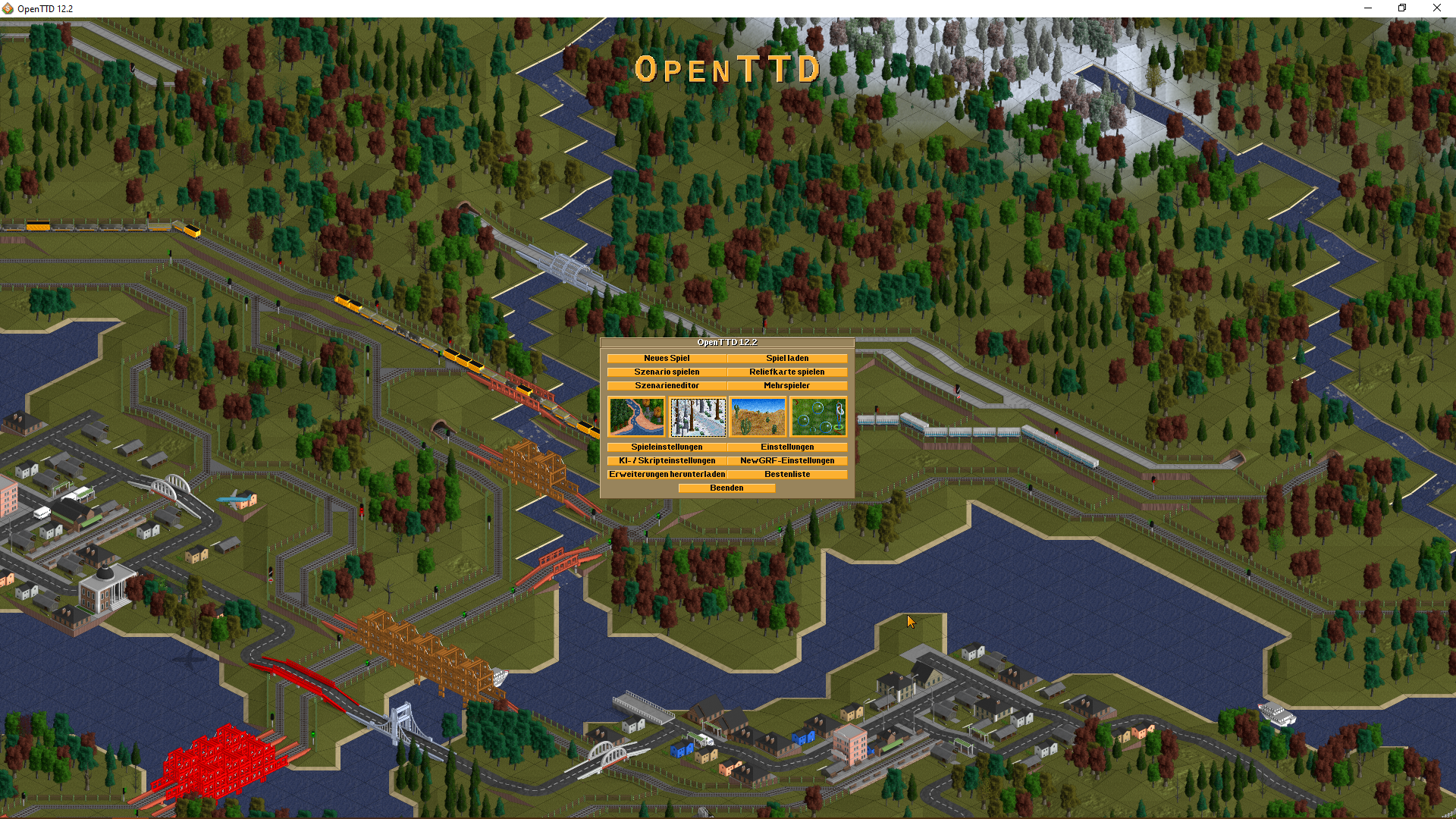The height and width of the screenshot is (819, 1456).
Task: Quit the game with Beenden
Action: tap(726, 488)
